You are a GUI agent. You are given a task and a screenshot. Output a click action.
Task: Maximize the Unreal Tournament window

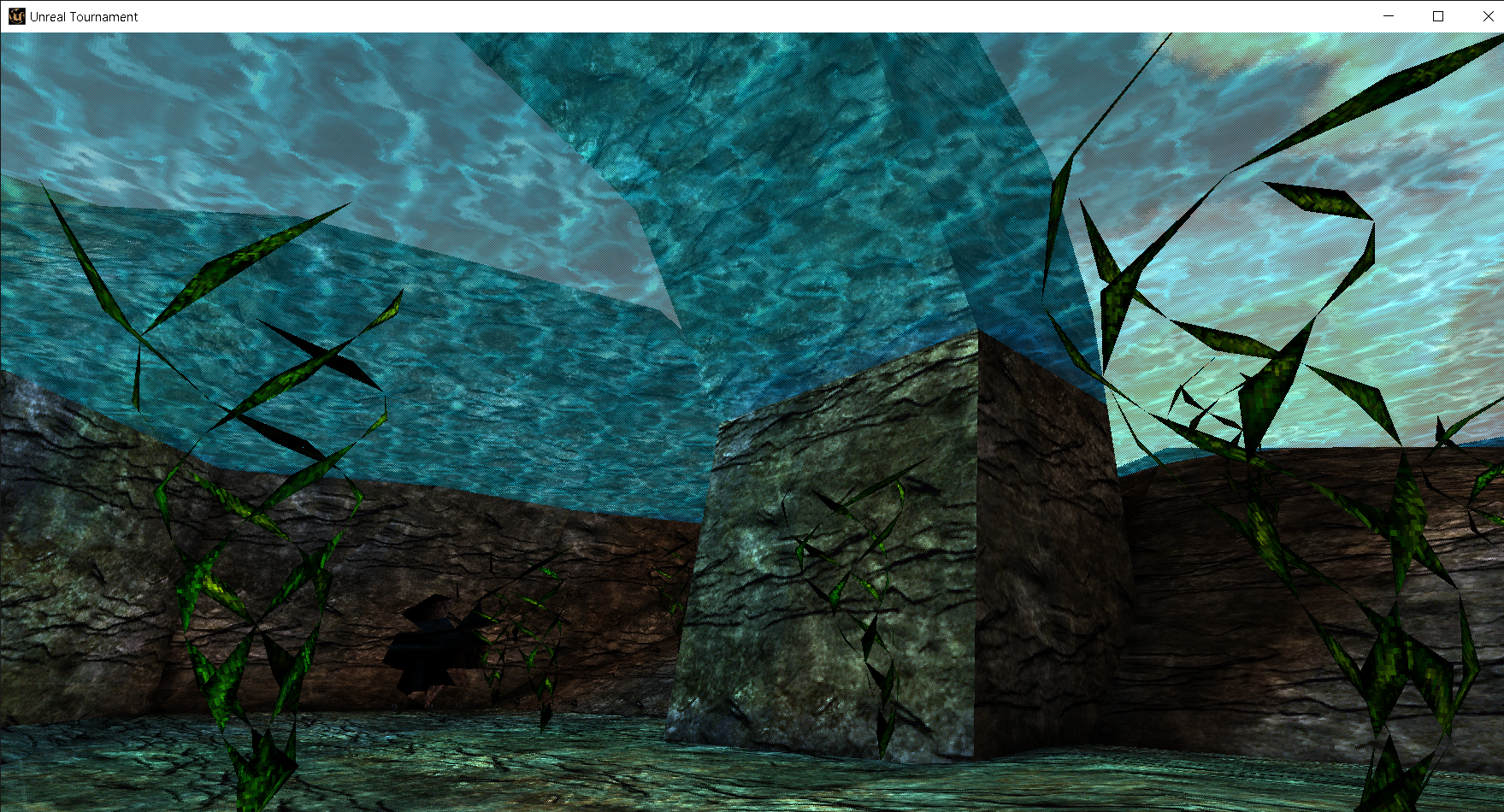coord(1438,15)
